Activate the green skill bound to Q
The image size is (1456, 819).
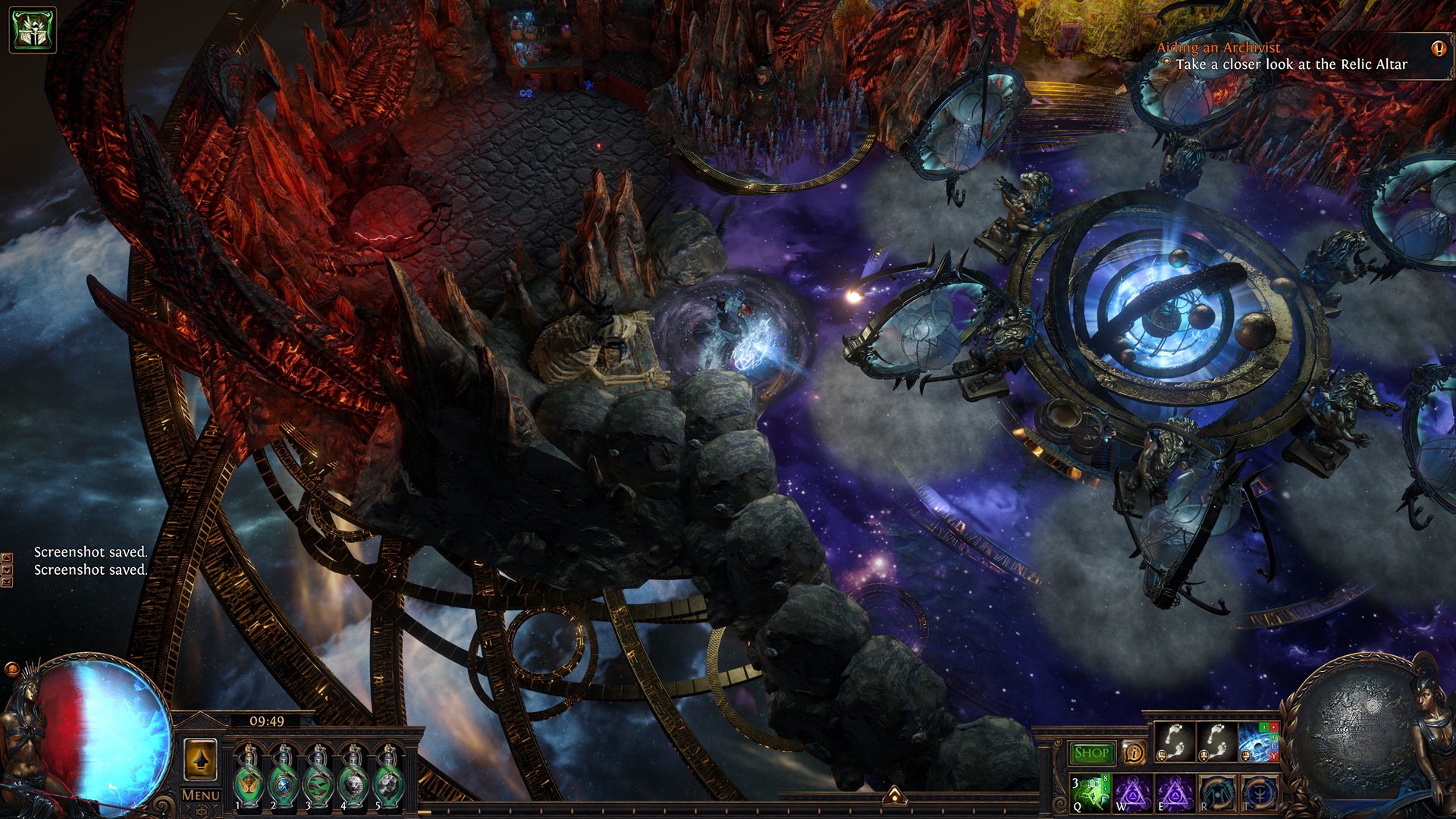pos(1090,793)
